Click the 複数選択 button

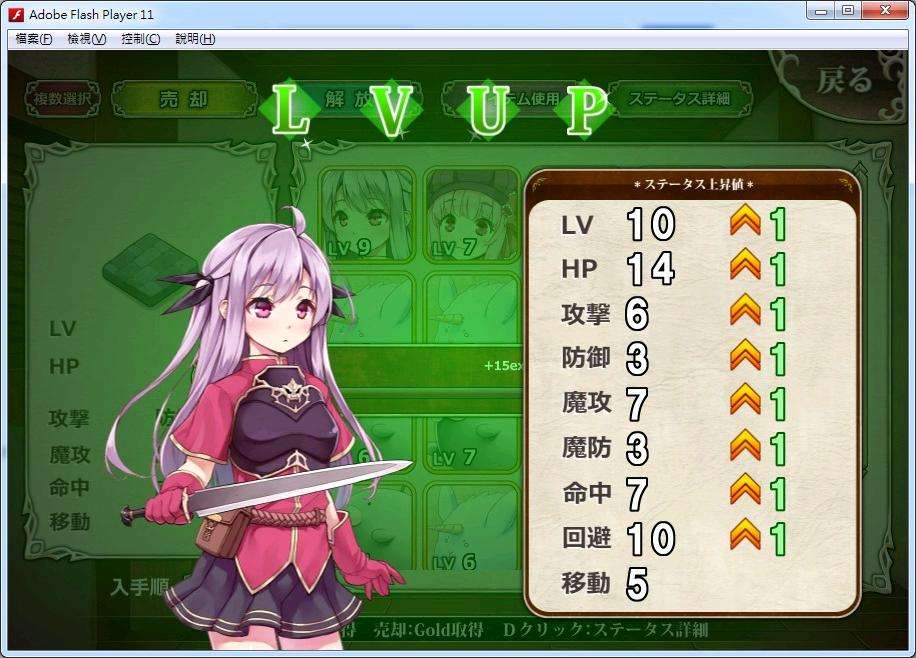click(x=64, y=99)
